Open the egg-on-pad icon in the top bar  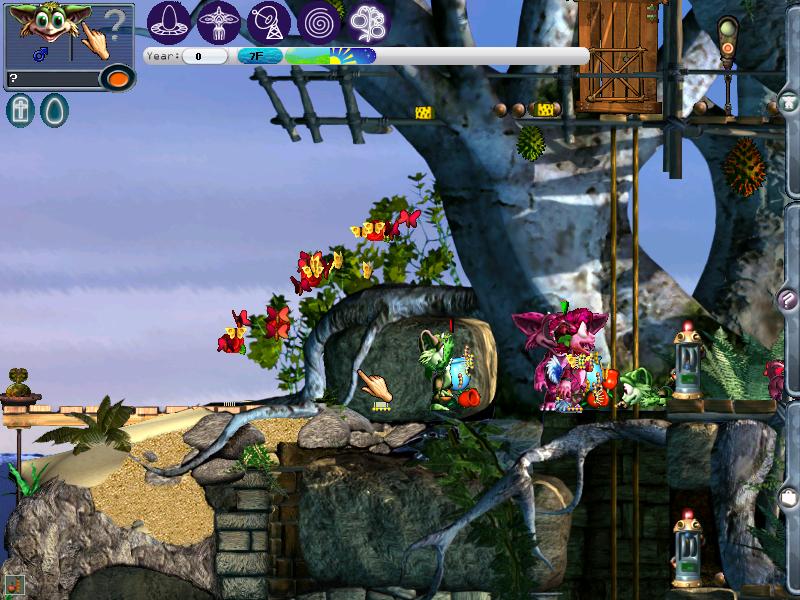[x=169, y=21]
